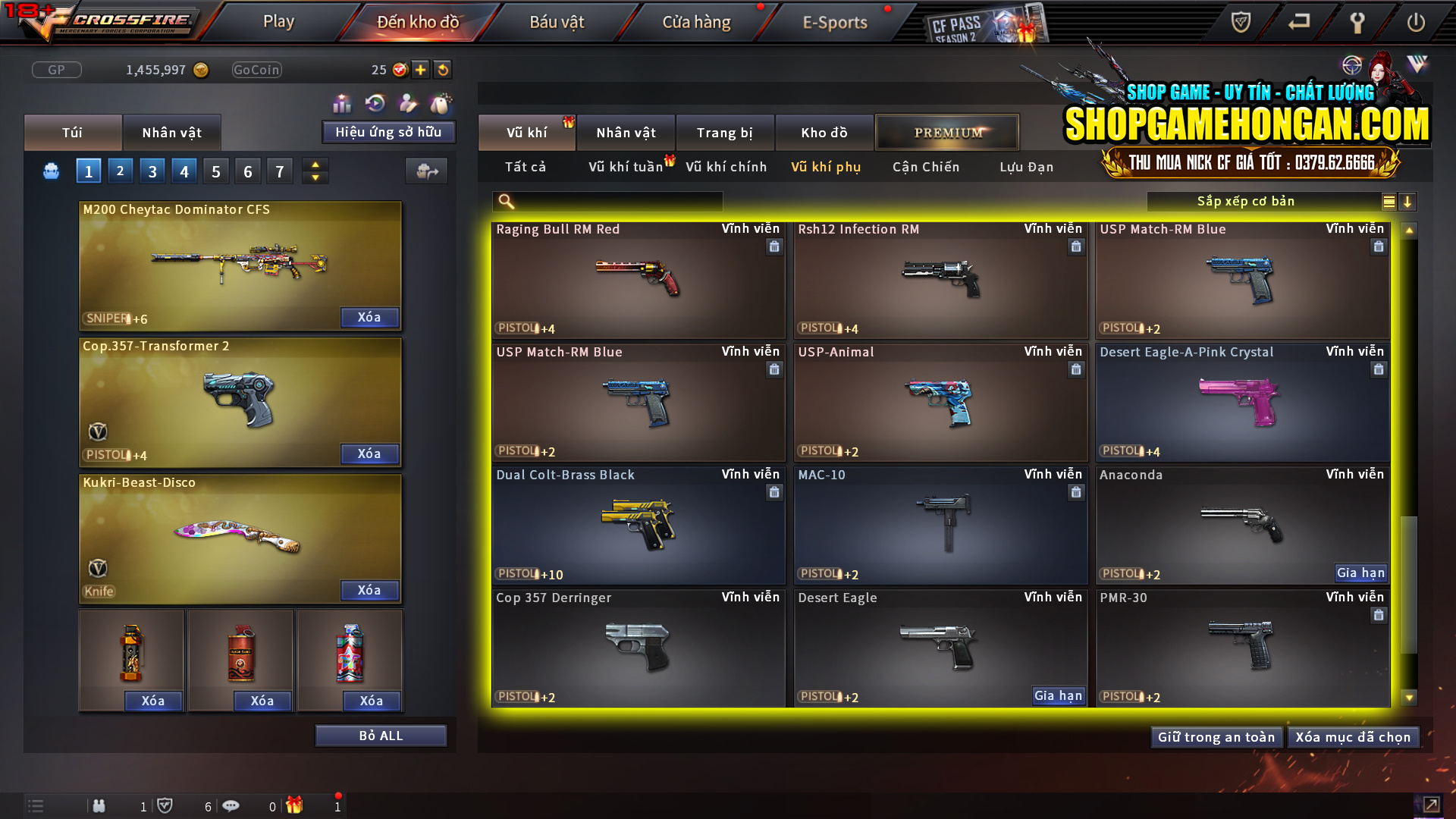Open the dog tag nameplate icon
This screenshot has height=819, width=1456.
[x=441, y=102]
